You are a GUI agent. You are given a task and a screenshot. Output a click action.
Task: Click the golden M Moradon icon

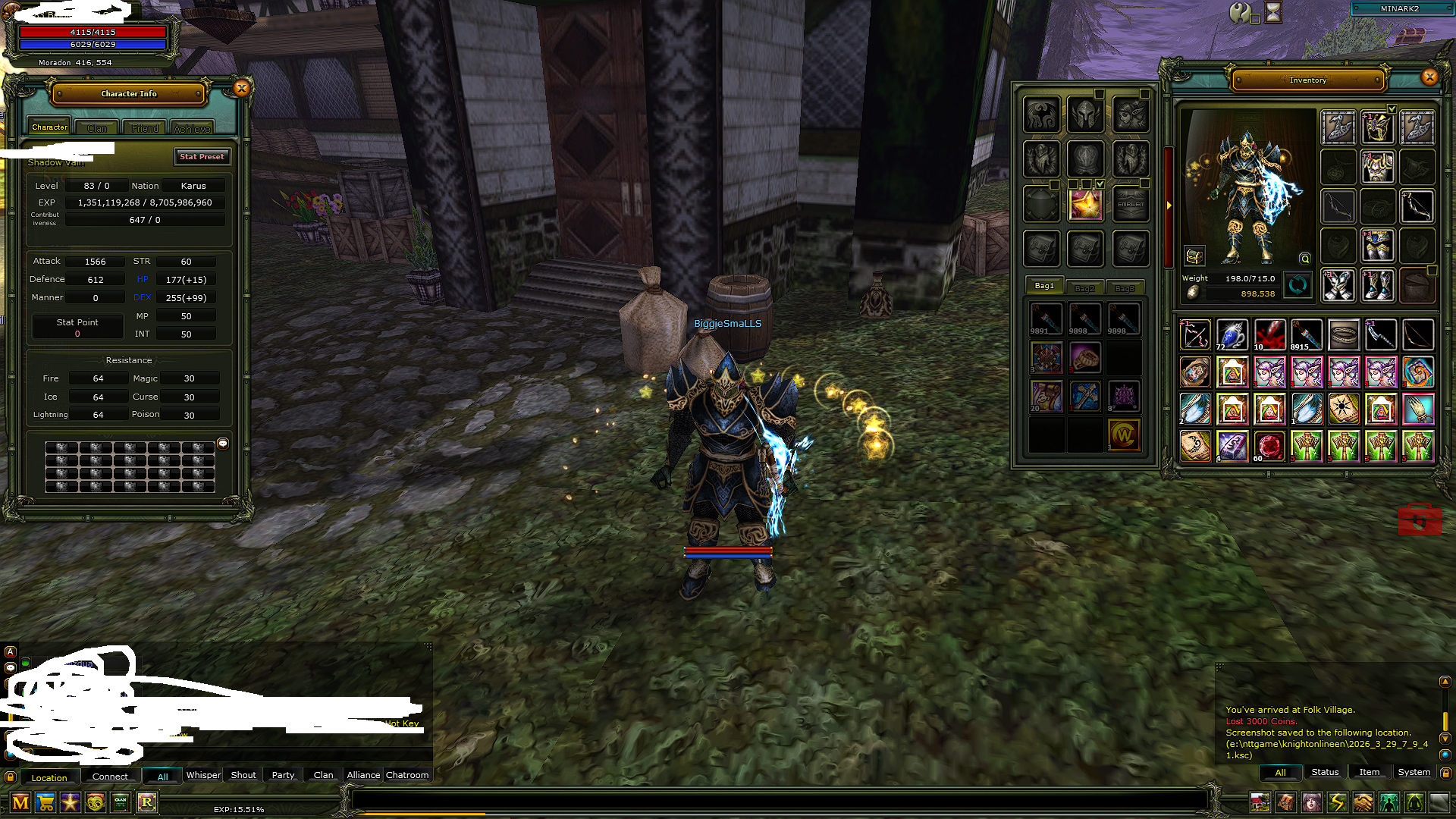click(20, 803)
